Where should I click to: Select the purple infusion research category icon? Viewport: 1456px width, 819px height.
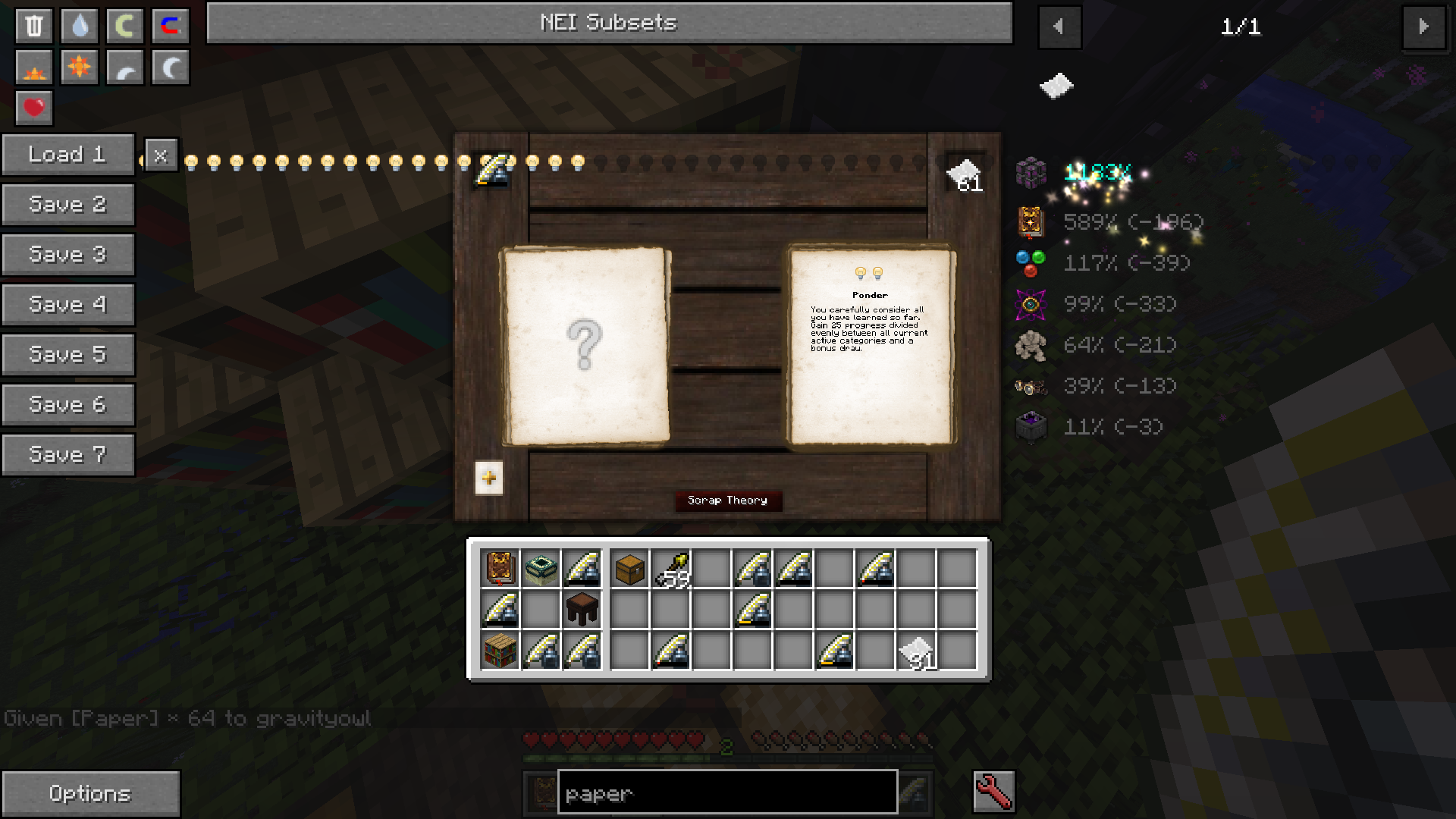tap(1031, 304)
